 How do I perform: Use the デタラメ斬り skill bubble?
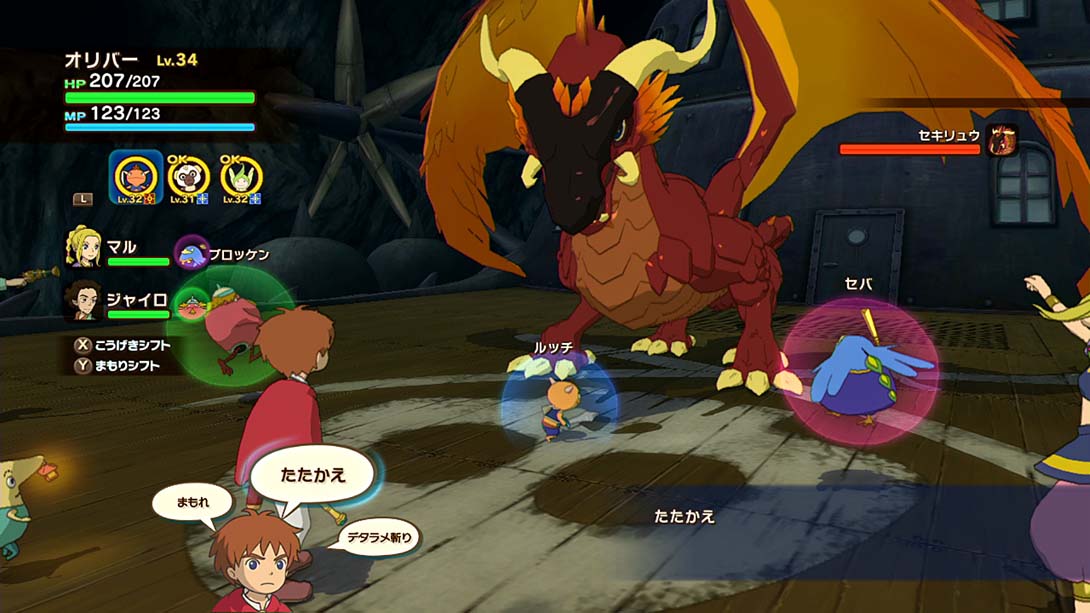coord(380,538)
